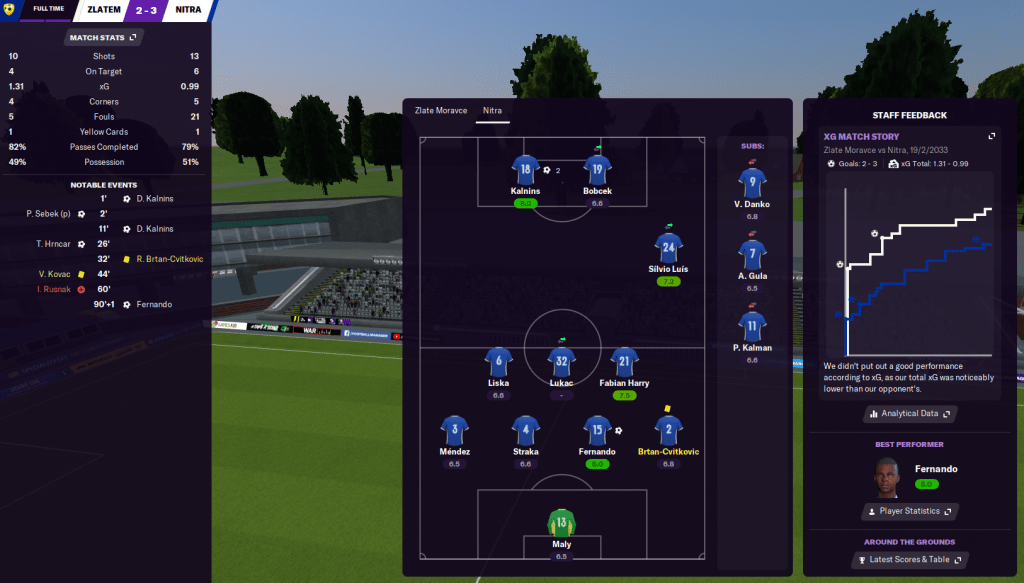1024x583 pixels.
Task: Select substitute V. Danko
Action: [x=752, y=184]
